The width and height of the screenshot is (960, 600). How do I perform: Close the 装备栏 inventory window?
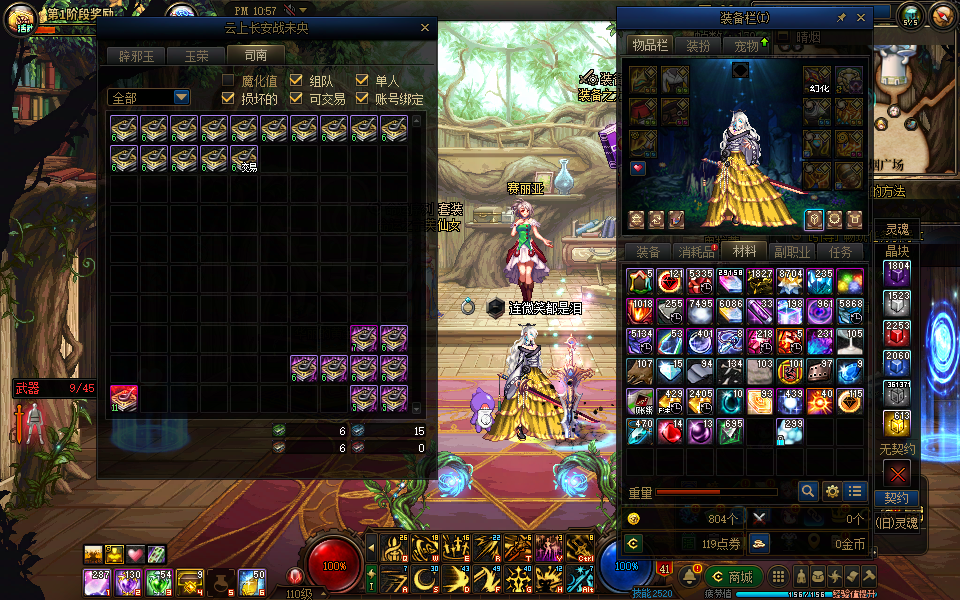(x=861, y=18)
